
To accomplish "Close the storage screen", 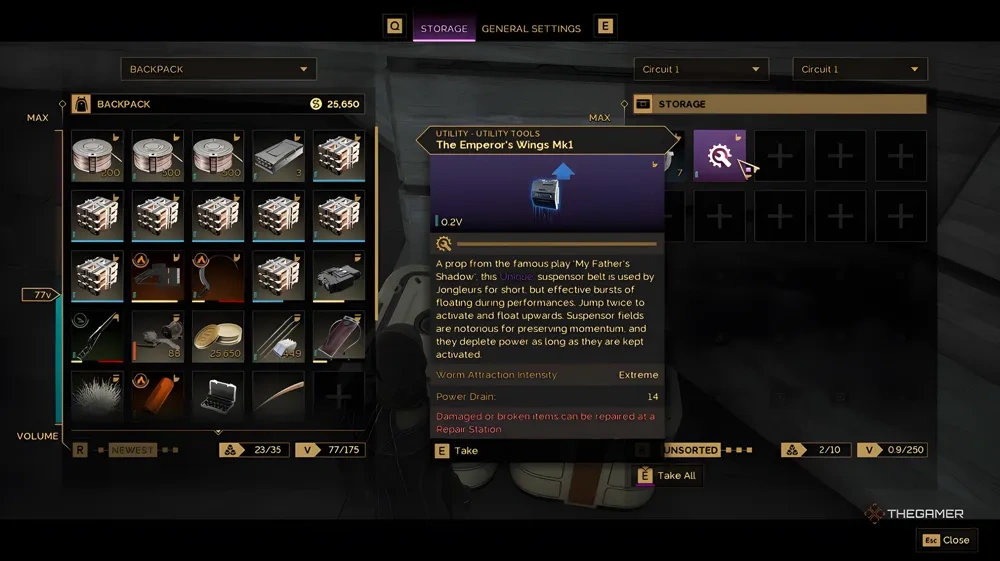I will [946, 540].
